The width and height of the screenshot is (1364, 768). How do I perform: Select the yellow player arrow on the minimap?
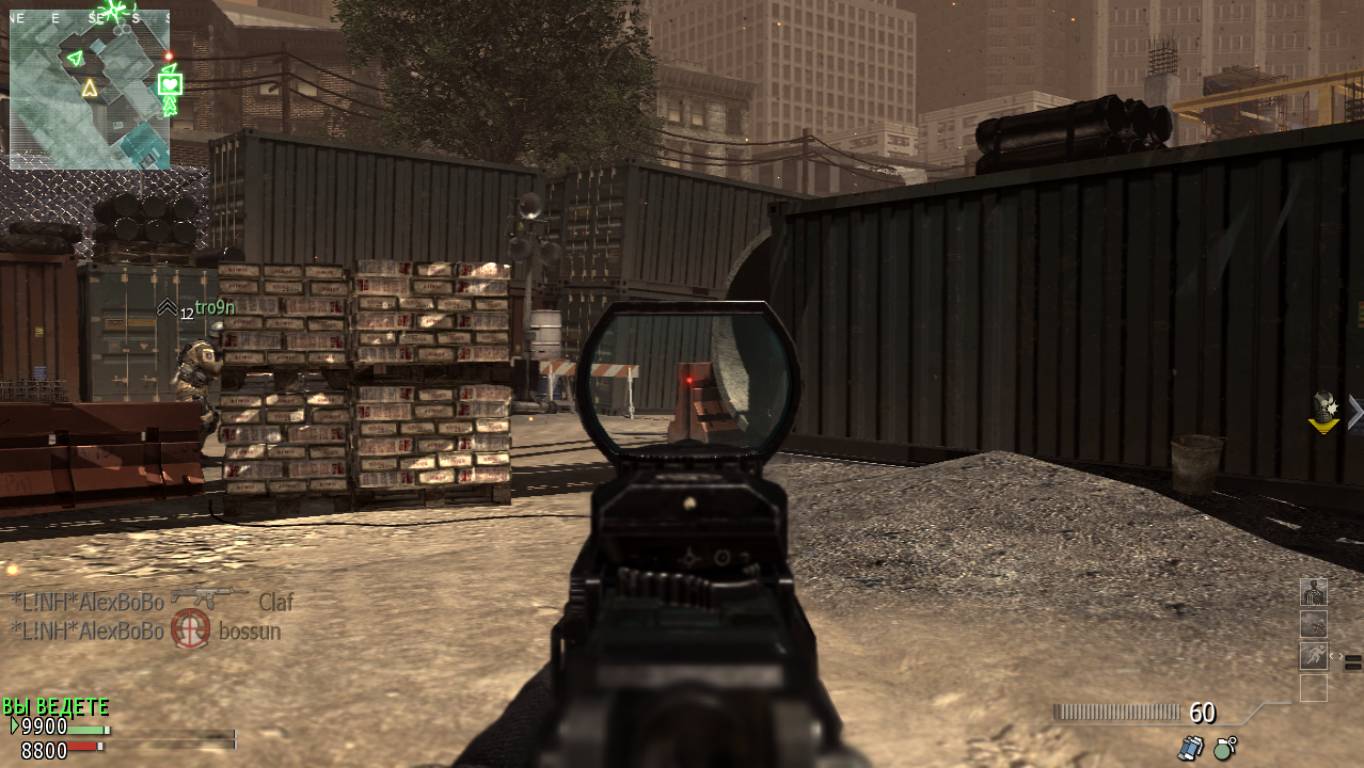click(x=89, y=88)
